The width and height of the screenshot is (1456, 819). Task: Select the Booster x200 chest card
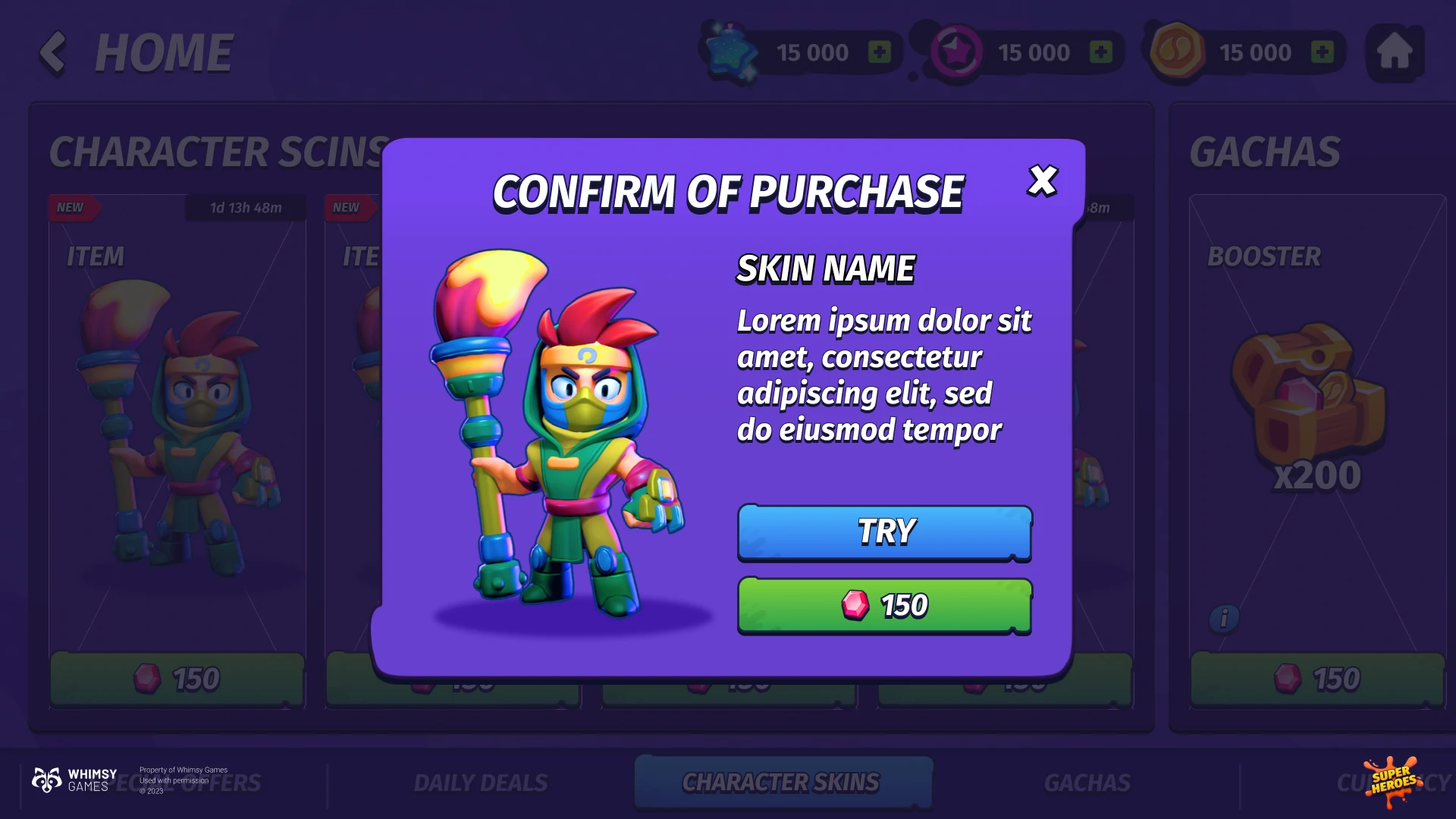tap(1317, 409)
